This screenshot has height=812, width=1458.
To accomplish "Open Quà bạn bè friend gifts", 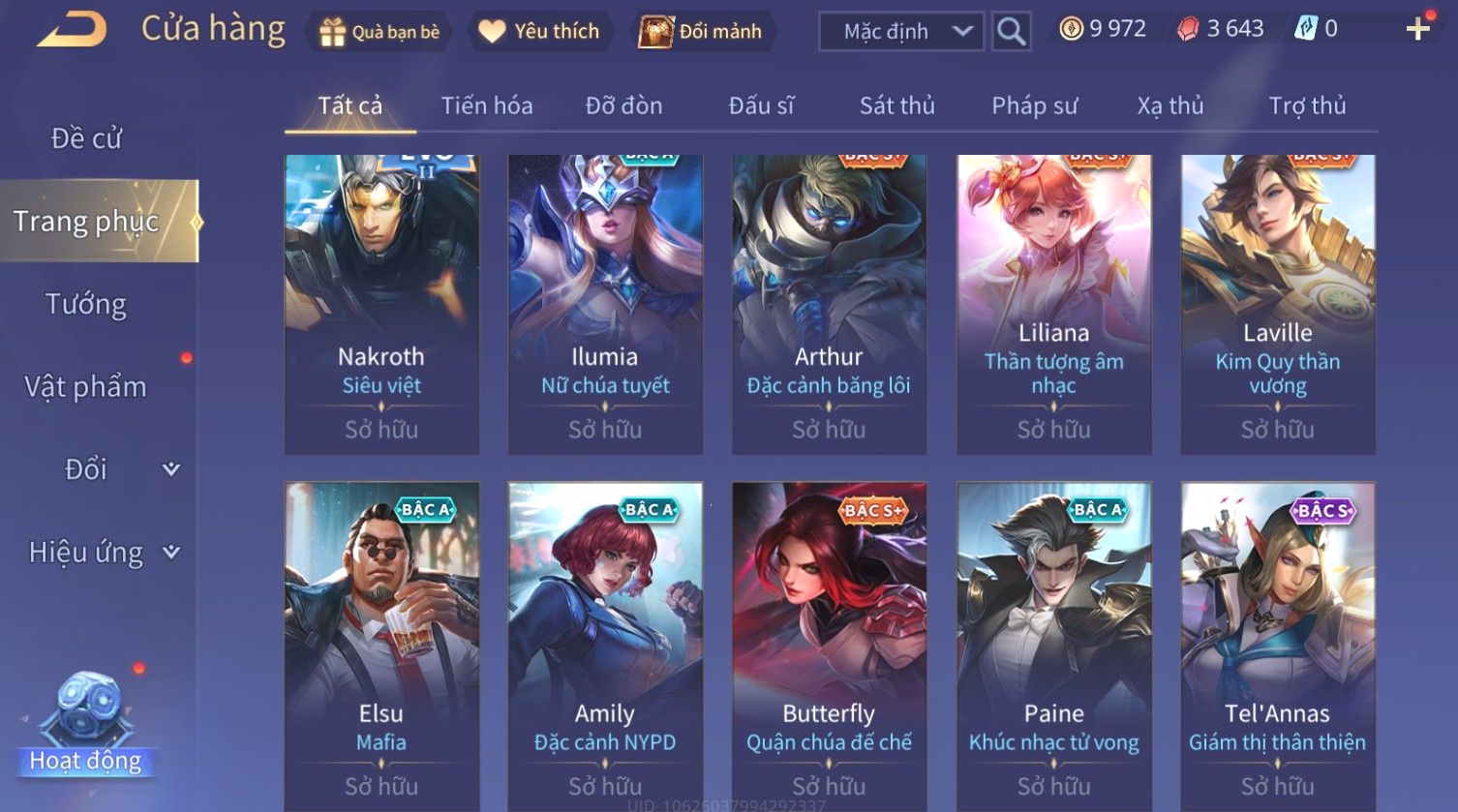I will click(380, 32).
